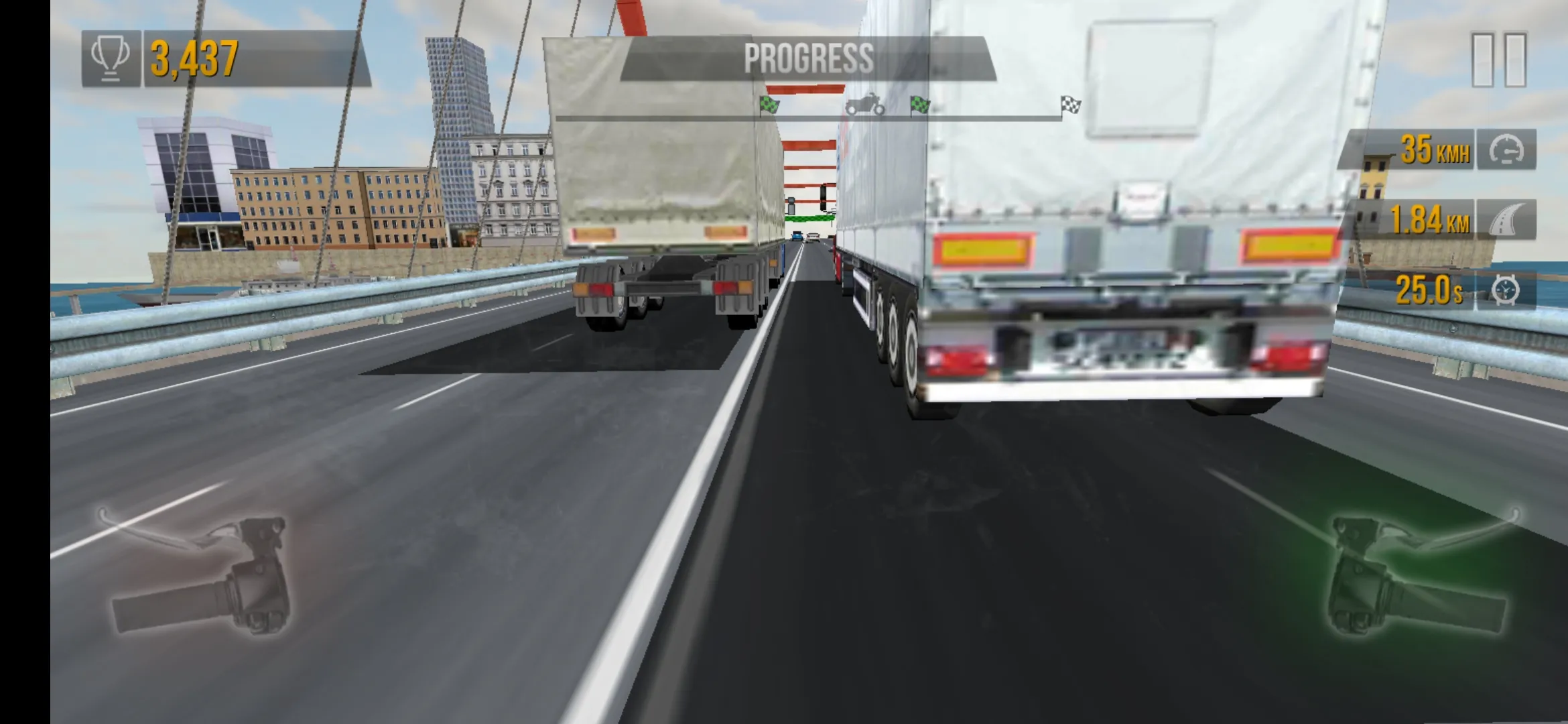Open the PROGRESS header bar
Viewport: 1568px width, 724px height.
tap(809, 56)
